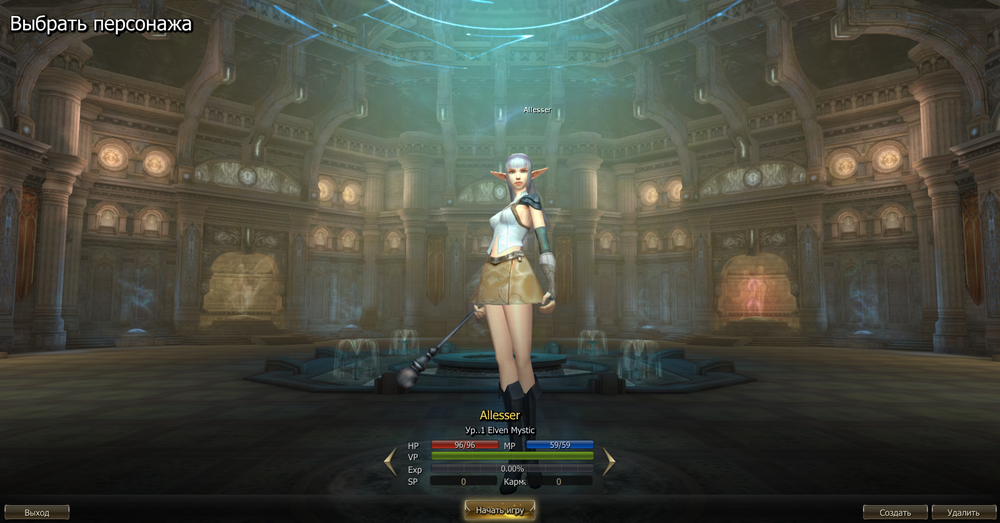
Task: Delete the character with Удалить
Action: click(x=963, y=512)
